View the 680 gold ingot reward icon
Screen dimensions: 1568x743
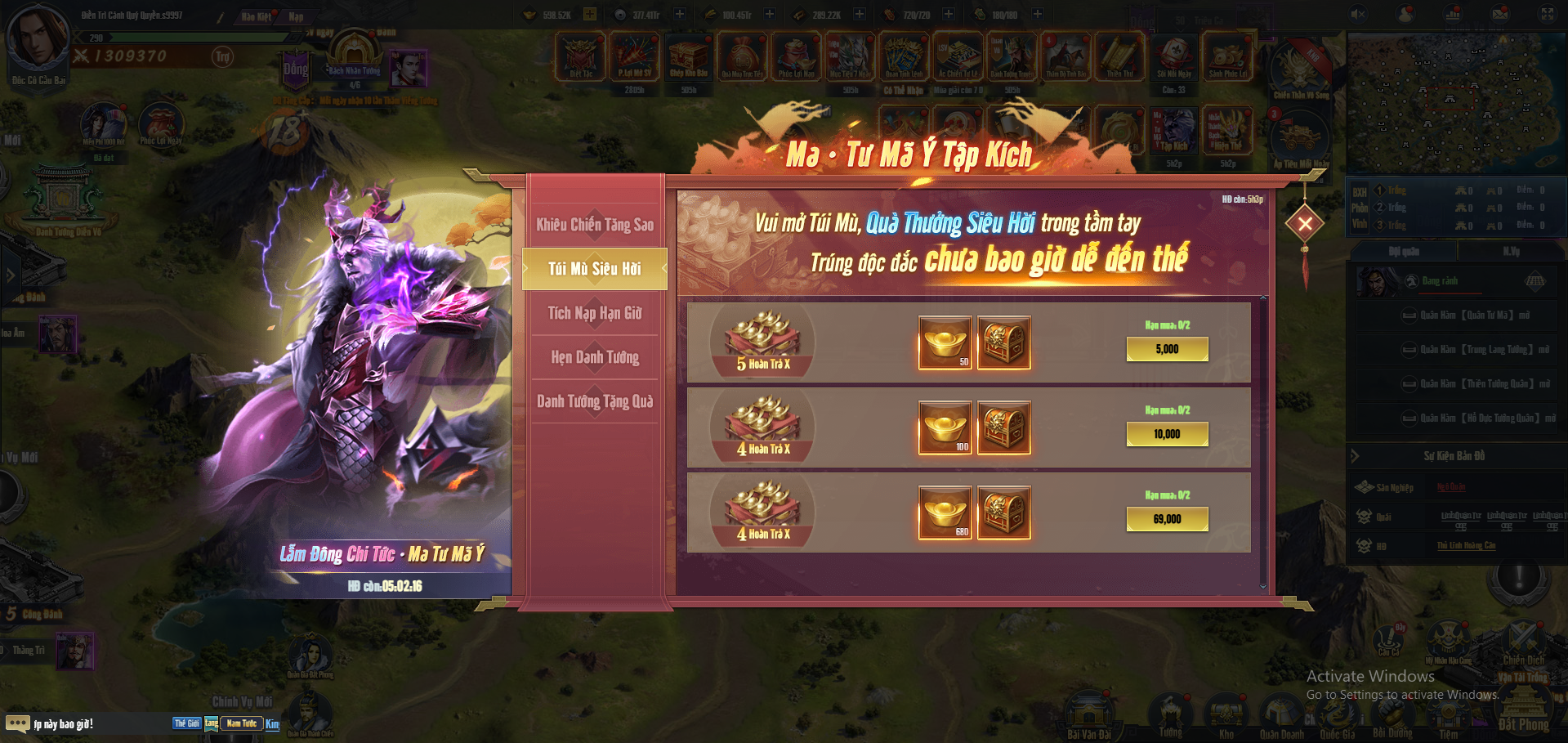coord(945,512)
